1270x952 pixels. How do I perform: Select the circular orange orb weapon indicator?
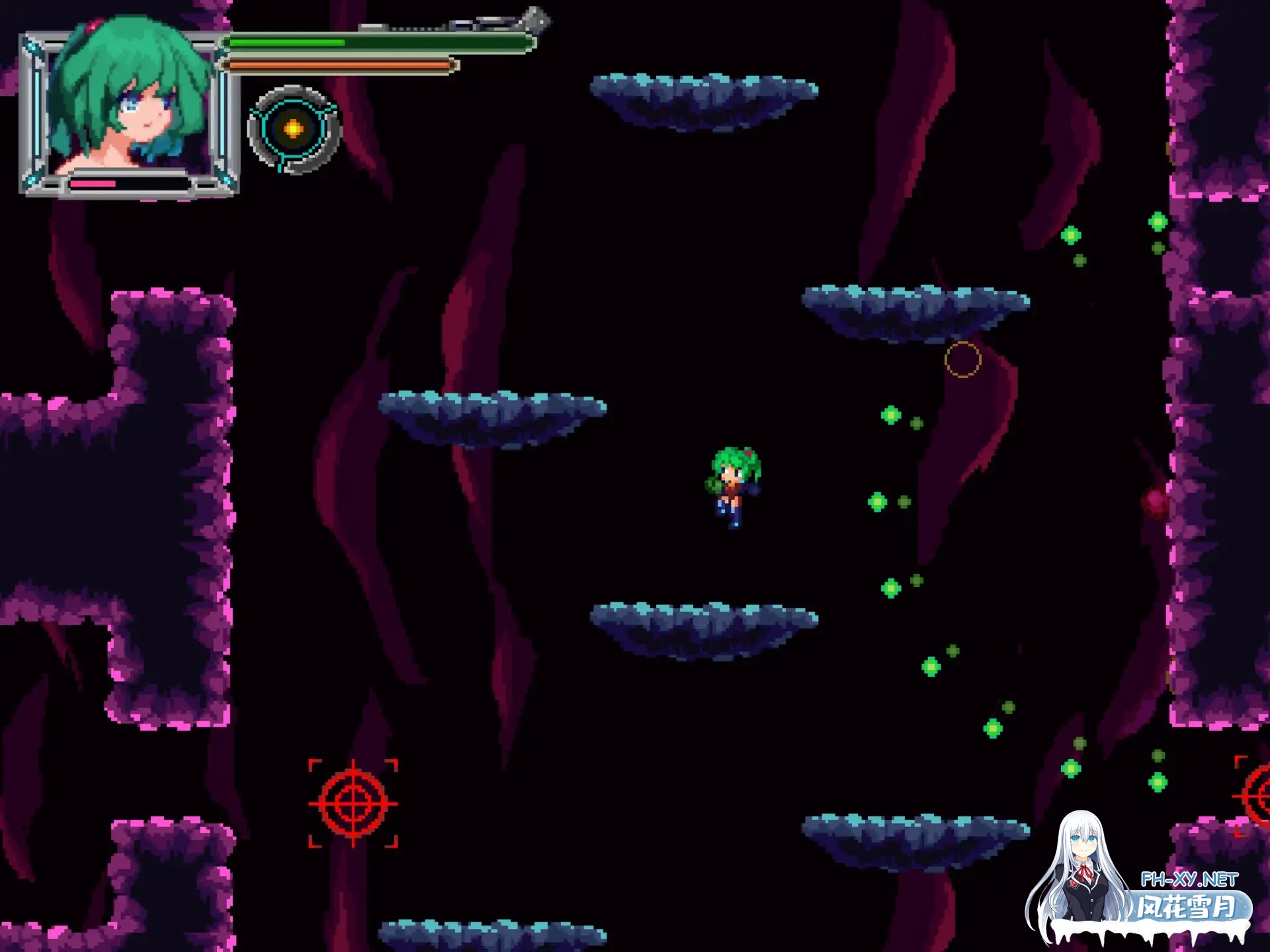294,129
